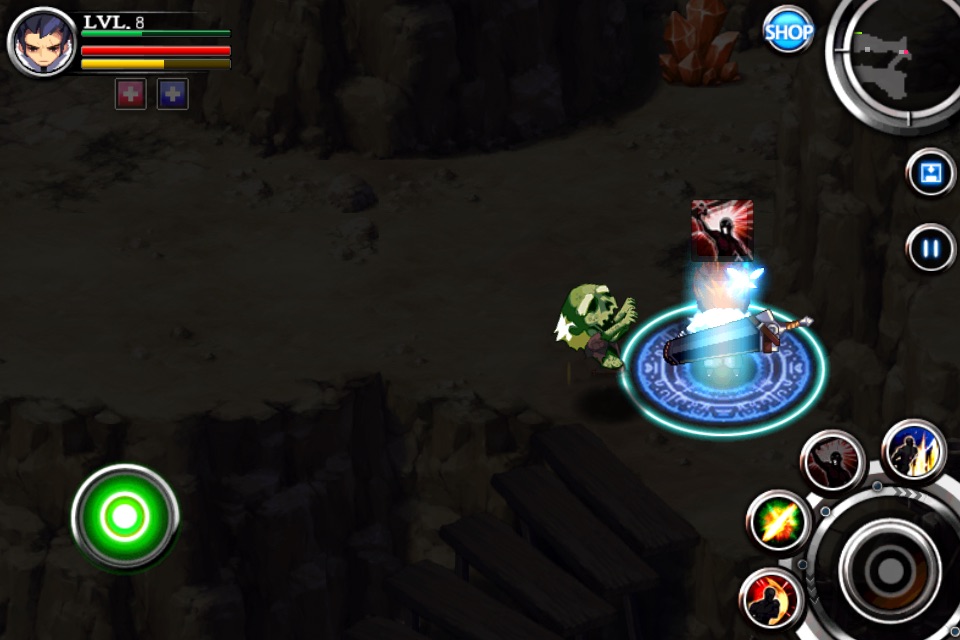Tap the blue save/inventory box icon
This screenshot has width=960, height=640.
pos(931,173)
